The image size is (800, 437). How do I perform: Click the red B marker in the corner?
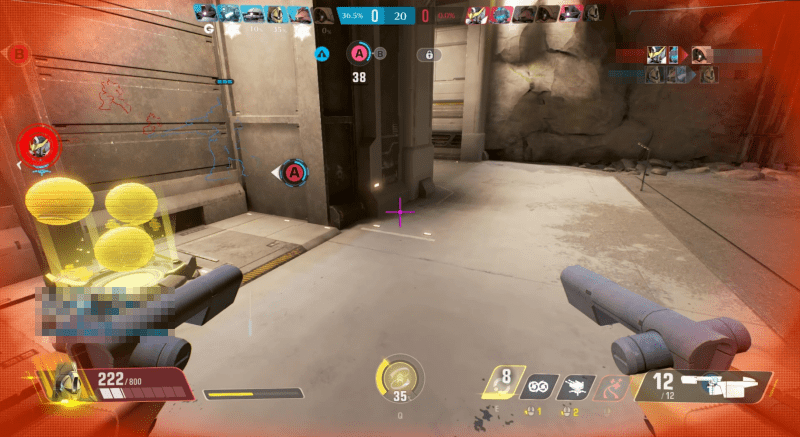20,52
